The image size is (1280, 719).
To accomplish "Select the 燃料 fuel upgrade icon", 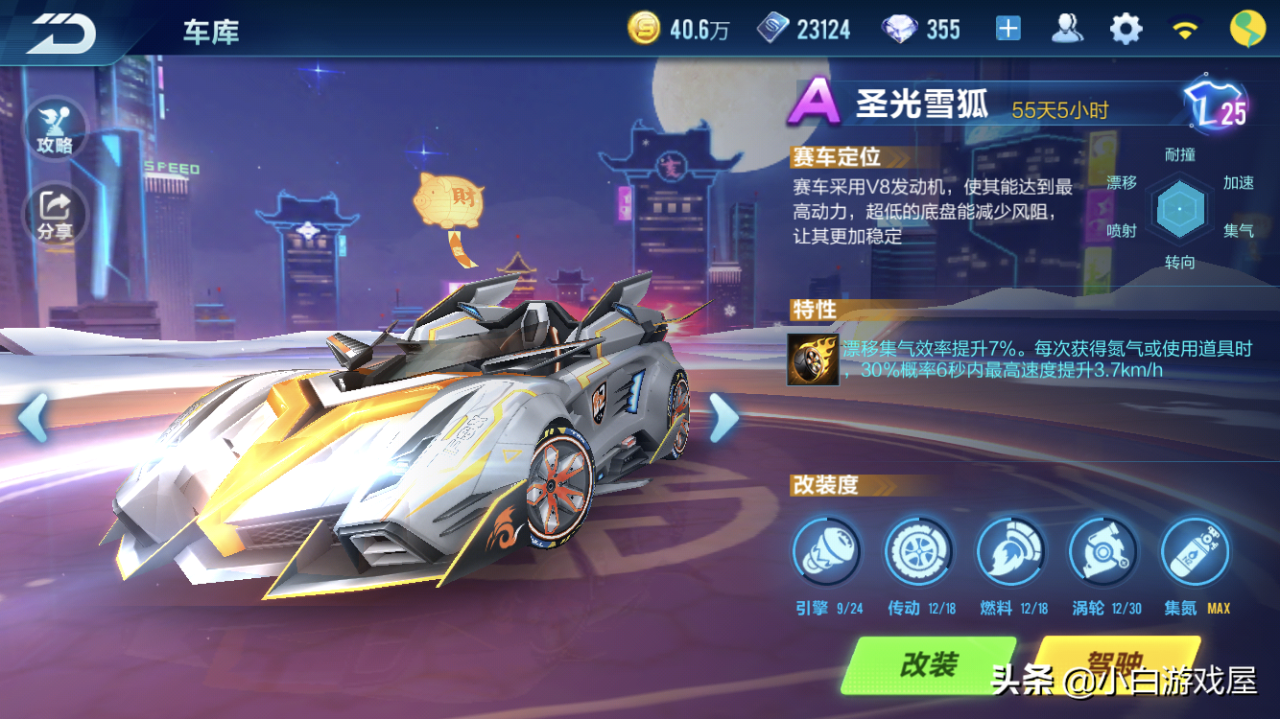I will click(1010, 551).
